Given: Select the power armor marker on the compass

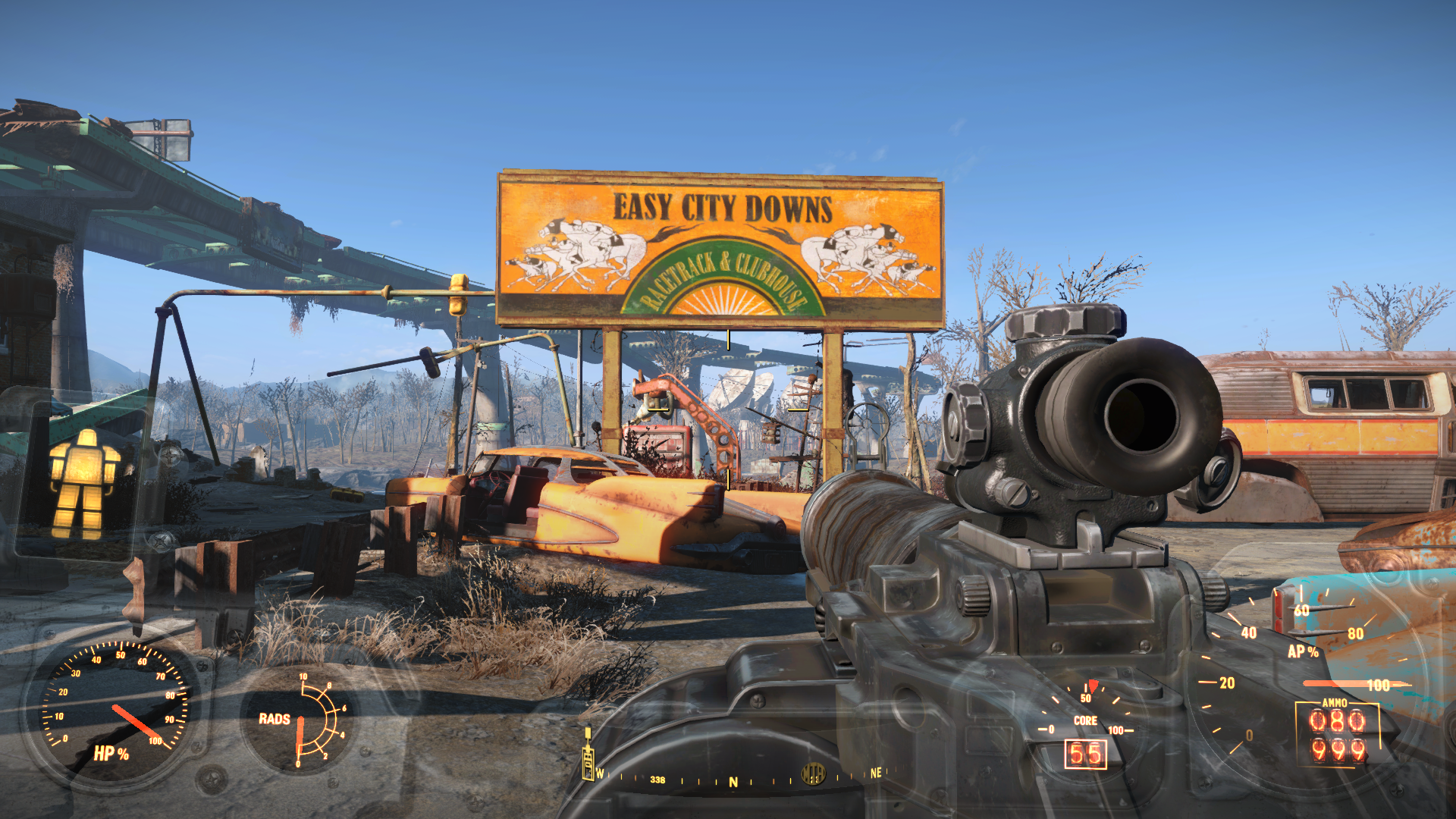Looking at the screenshot, I should click(x=588, y=764).
